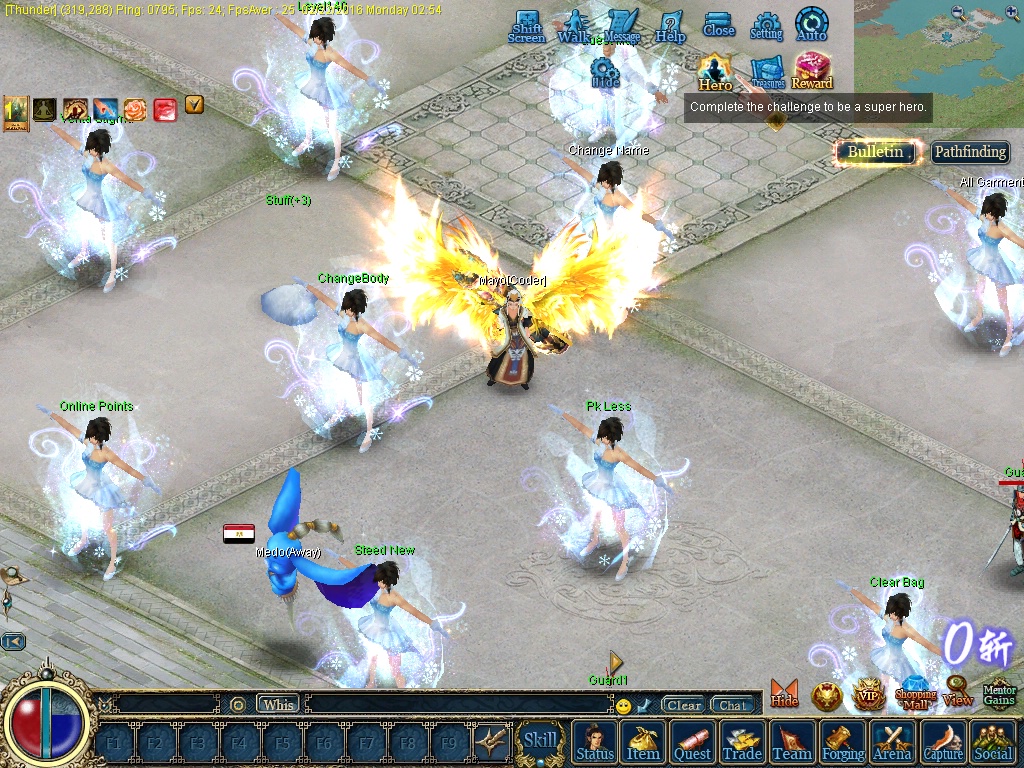The width and height of the screenshot is (1024, 768).
Task: Toggle Auto mode
Action: 811,24
